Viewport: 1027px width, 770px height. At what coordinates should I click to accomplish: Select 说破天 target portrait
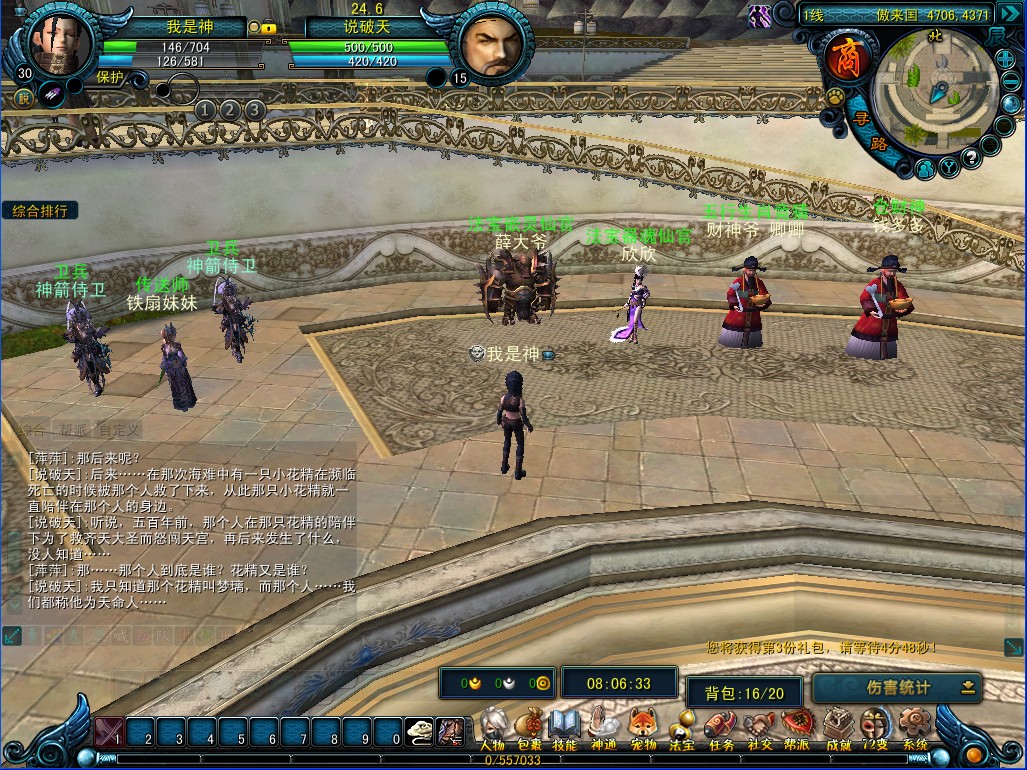490,47
